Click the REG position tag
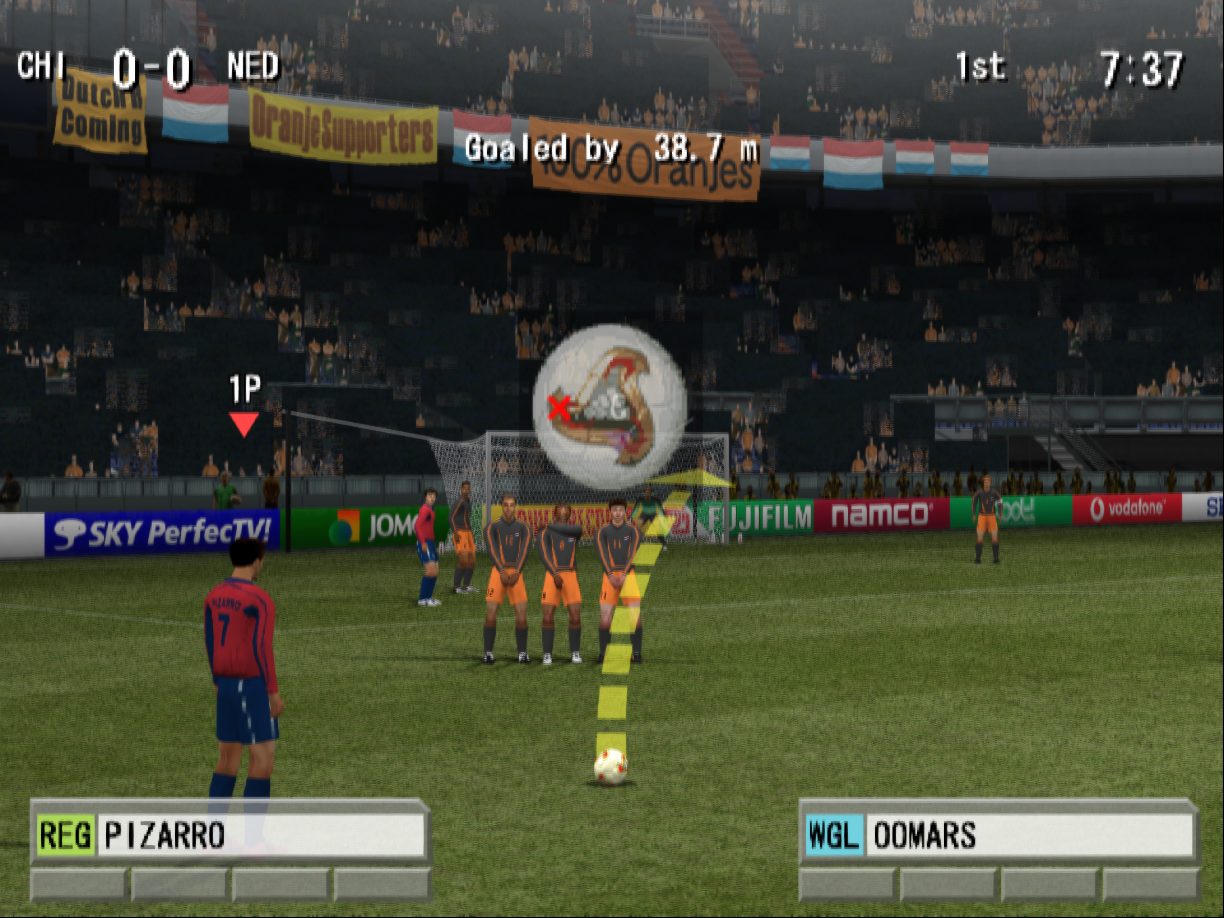 66,835
